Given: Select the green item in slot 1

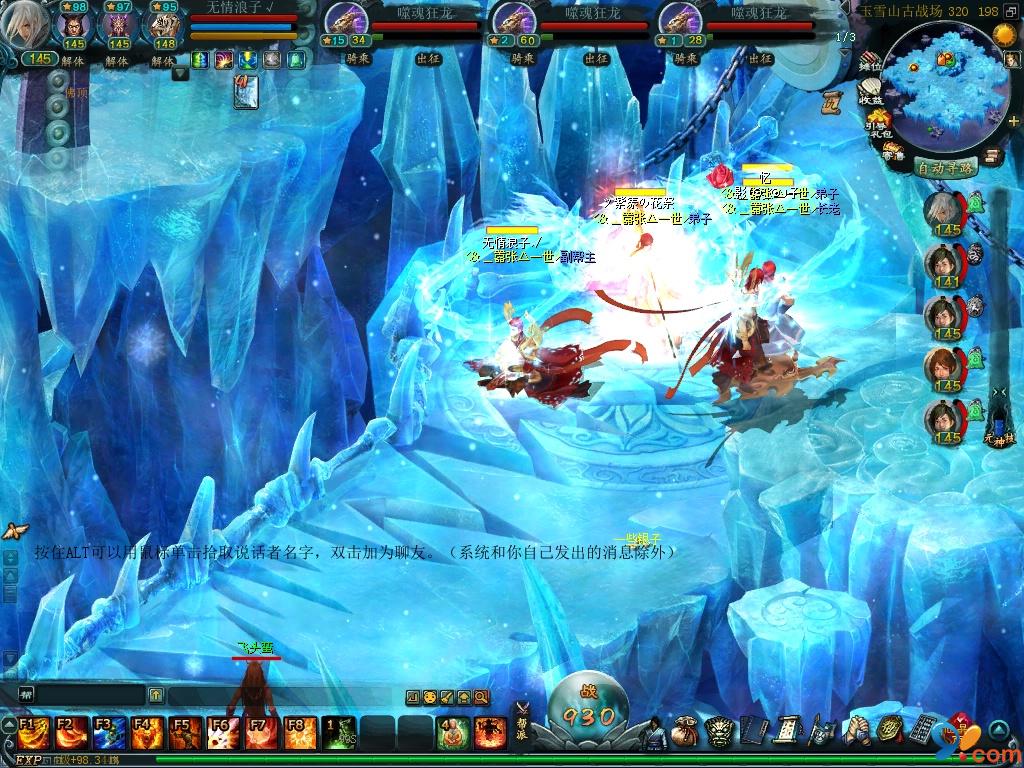Looking at the screenshot, I should click(338, 733).
